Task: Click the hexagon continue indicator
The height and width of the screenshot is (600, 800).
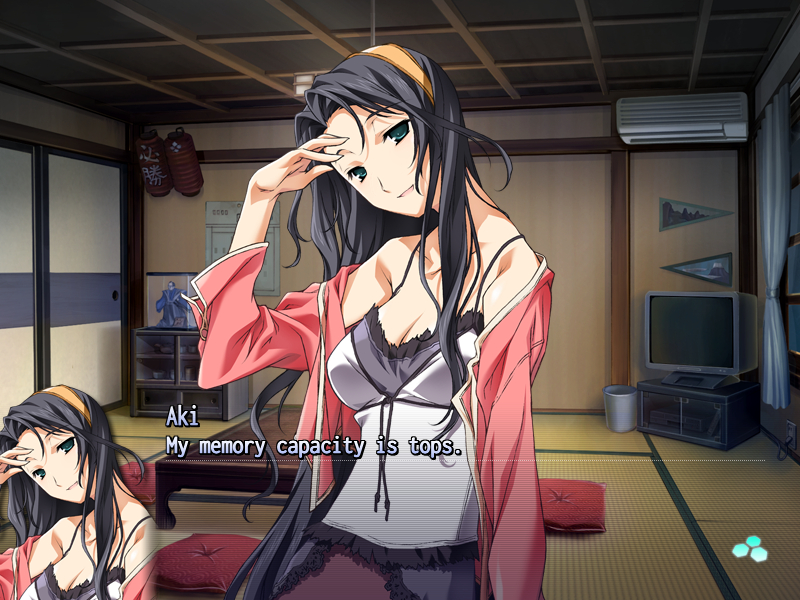Action: click(x=747, y=547)
